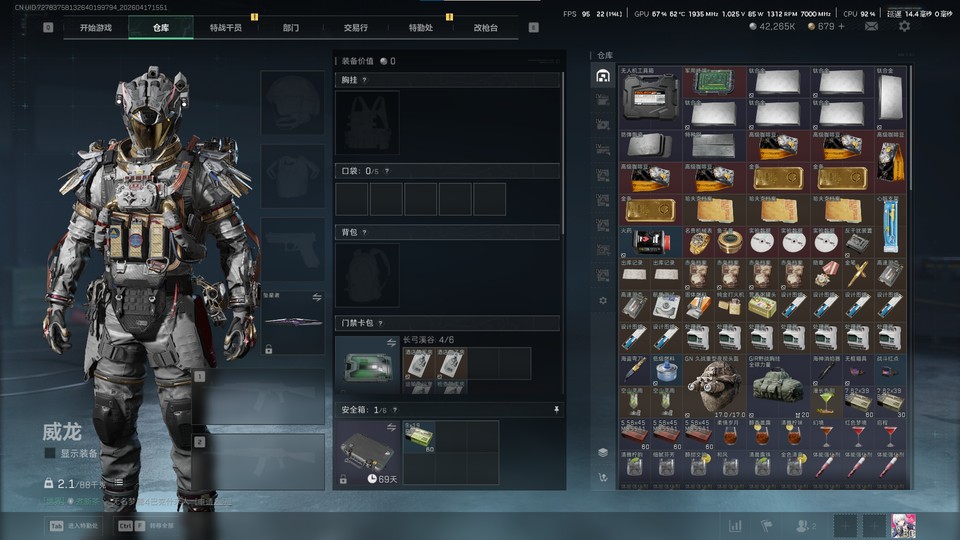The height and width of the screenshot is (540, 960).
Task: Open the stats bar-chart icon at bottom
Action: (735, 525)
